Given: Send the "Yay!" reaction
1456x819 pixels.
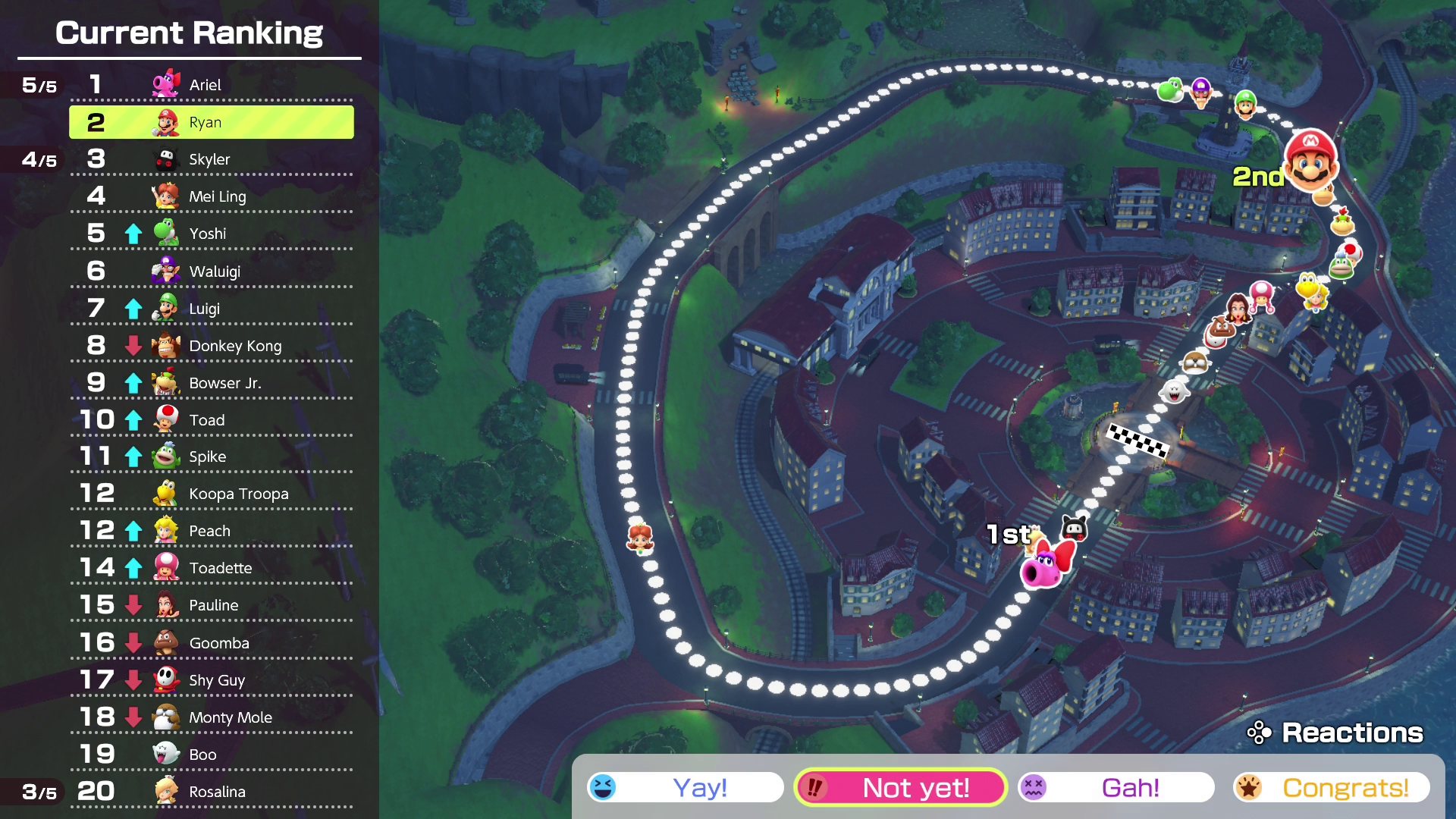Looking at the screenshot, I should pyautogui.click(x=686, y=787).
